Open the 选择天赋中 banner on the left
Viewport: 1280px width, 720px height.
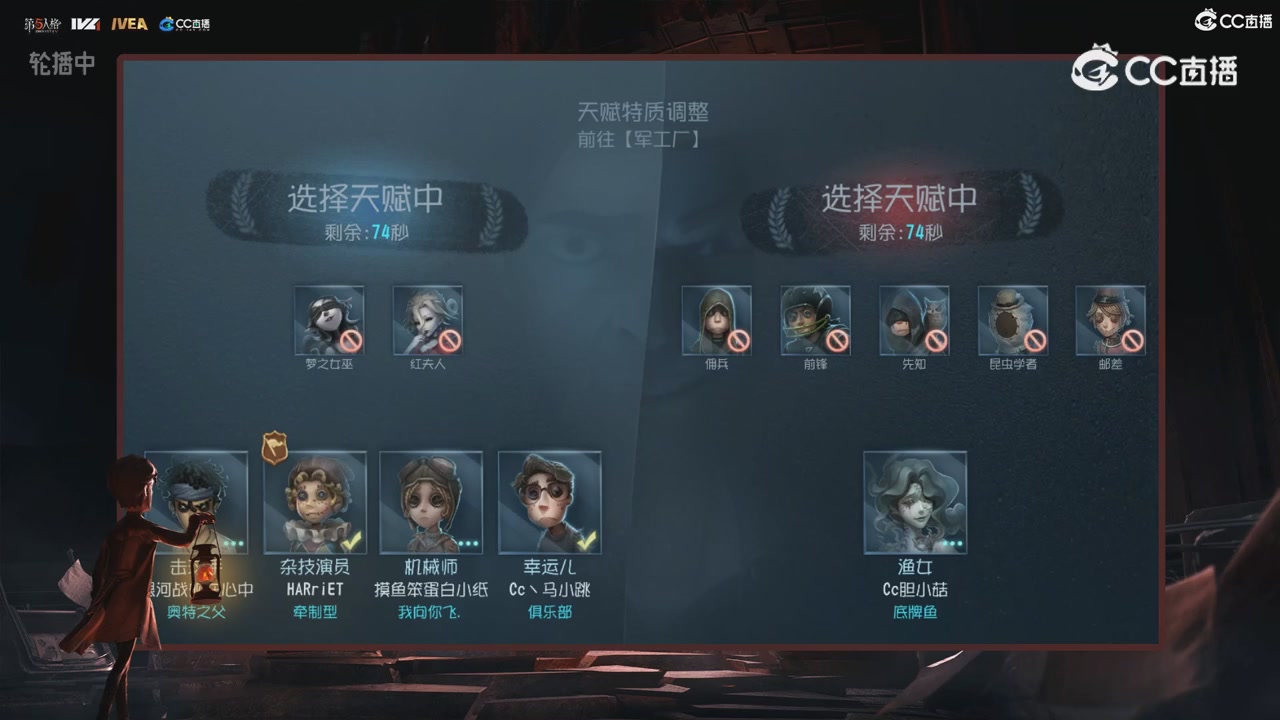367,199
